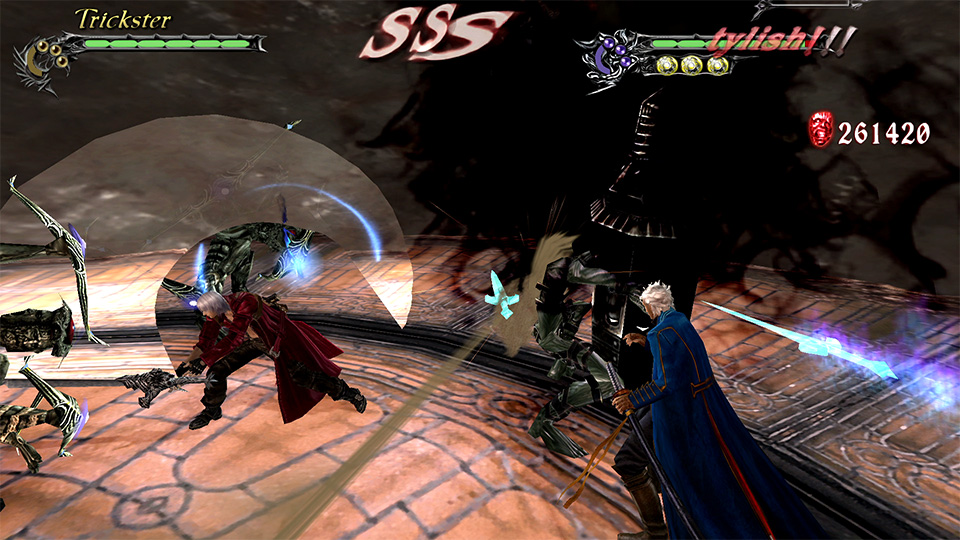Screen dimensions: 960x540
Task: Select the Trickster style label
Action: [x=122, y=19]
